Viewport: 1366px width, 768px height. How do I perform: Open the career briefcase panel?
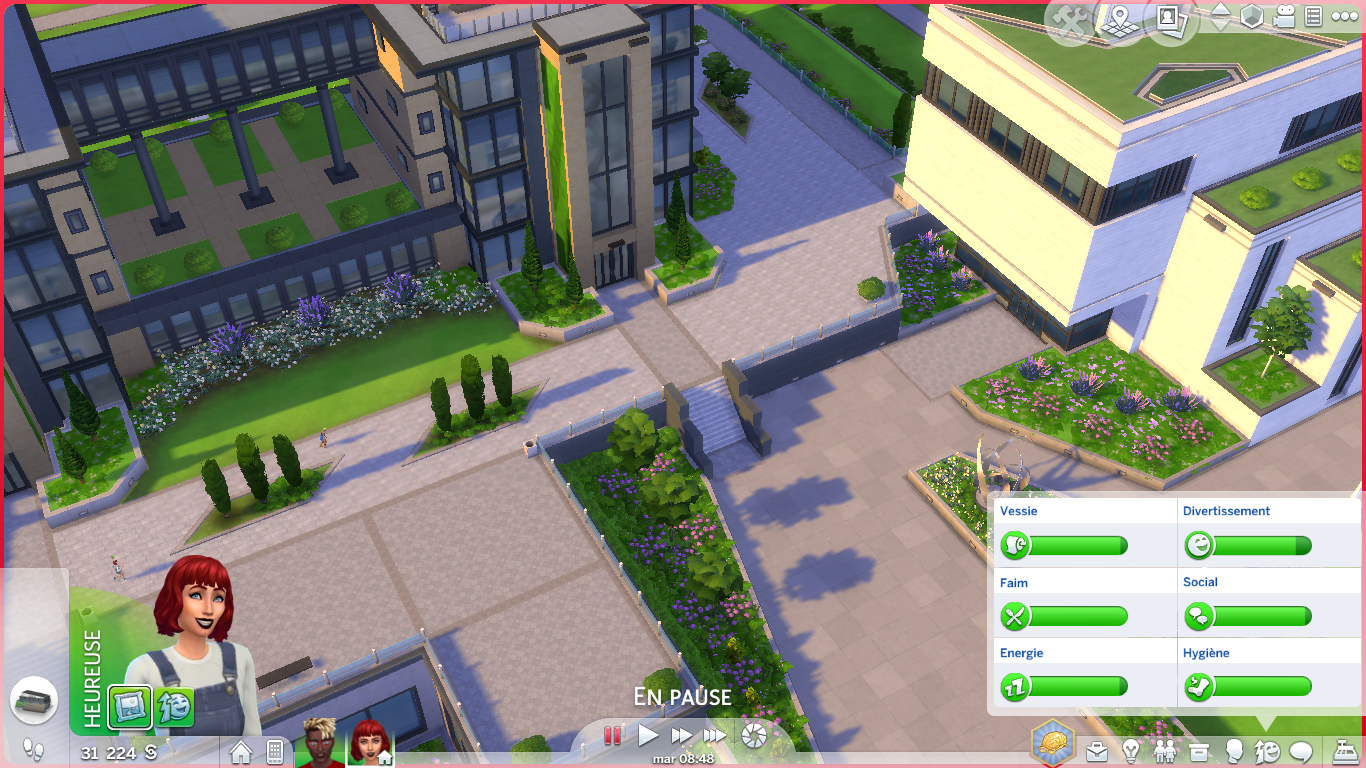point(1097,751)
